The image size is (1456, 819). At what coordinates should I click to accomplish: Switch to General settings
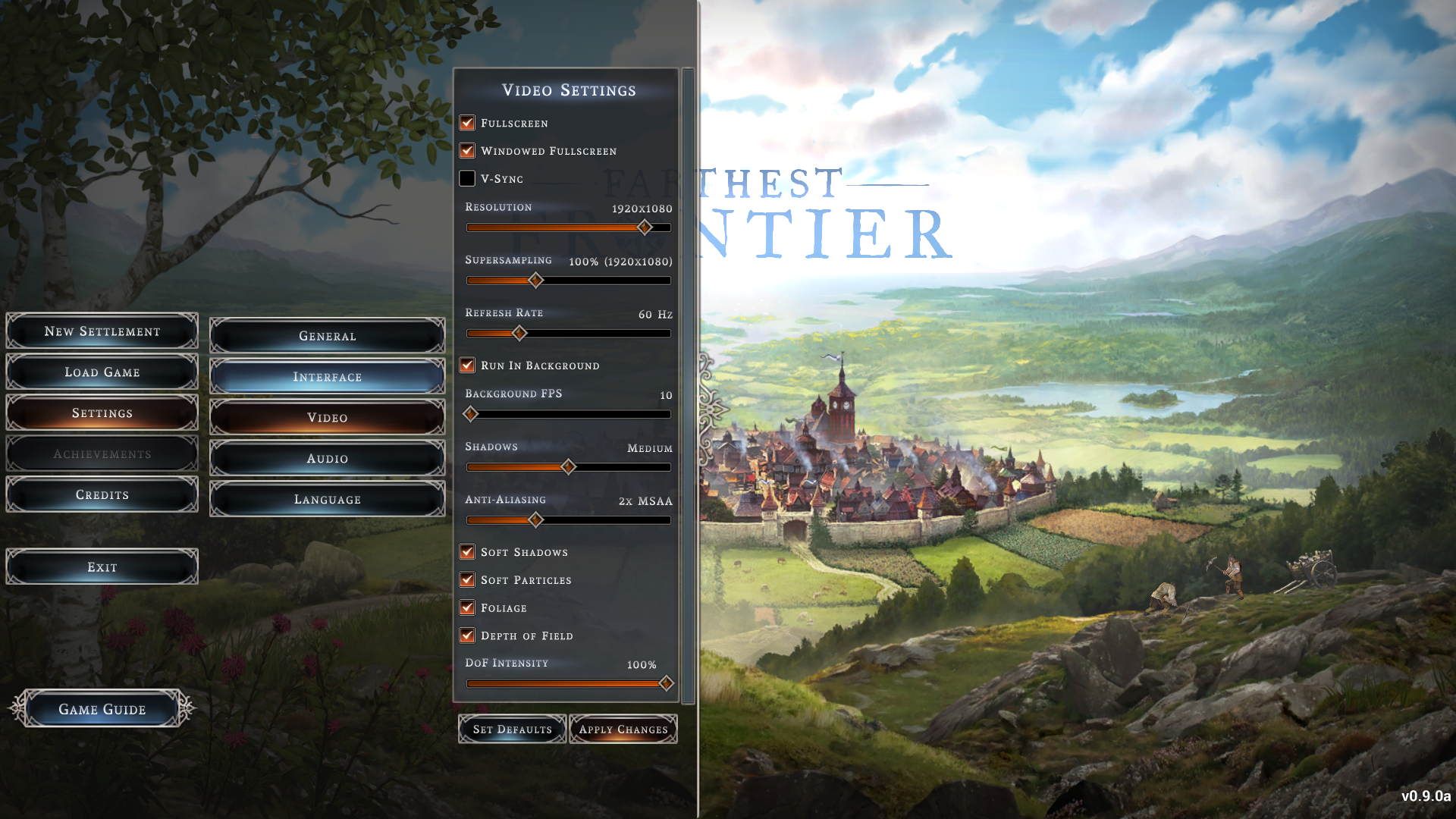pos(327,336)
